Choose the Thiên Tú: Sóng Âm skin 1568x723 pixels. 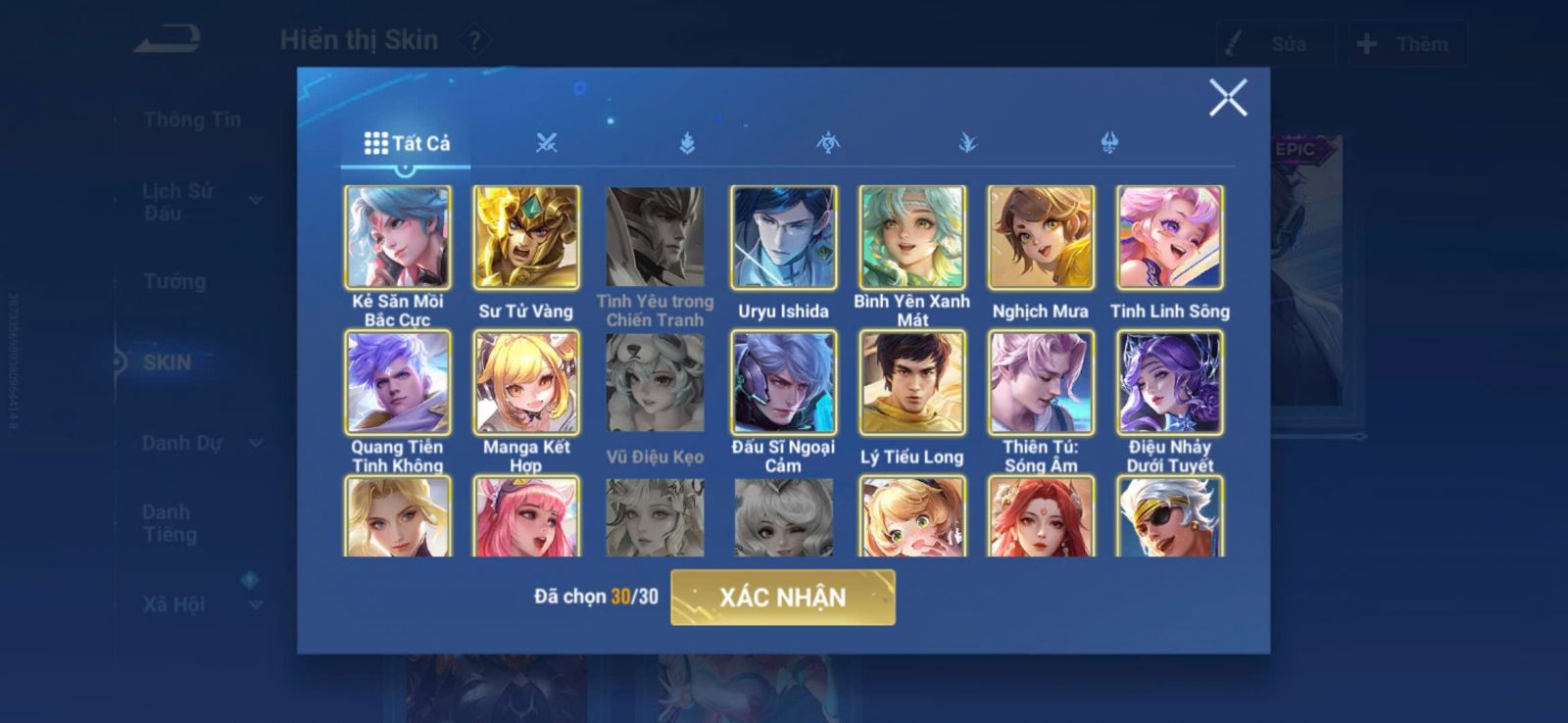(x=1041, y=382)
